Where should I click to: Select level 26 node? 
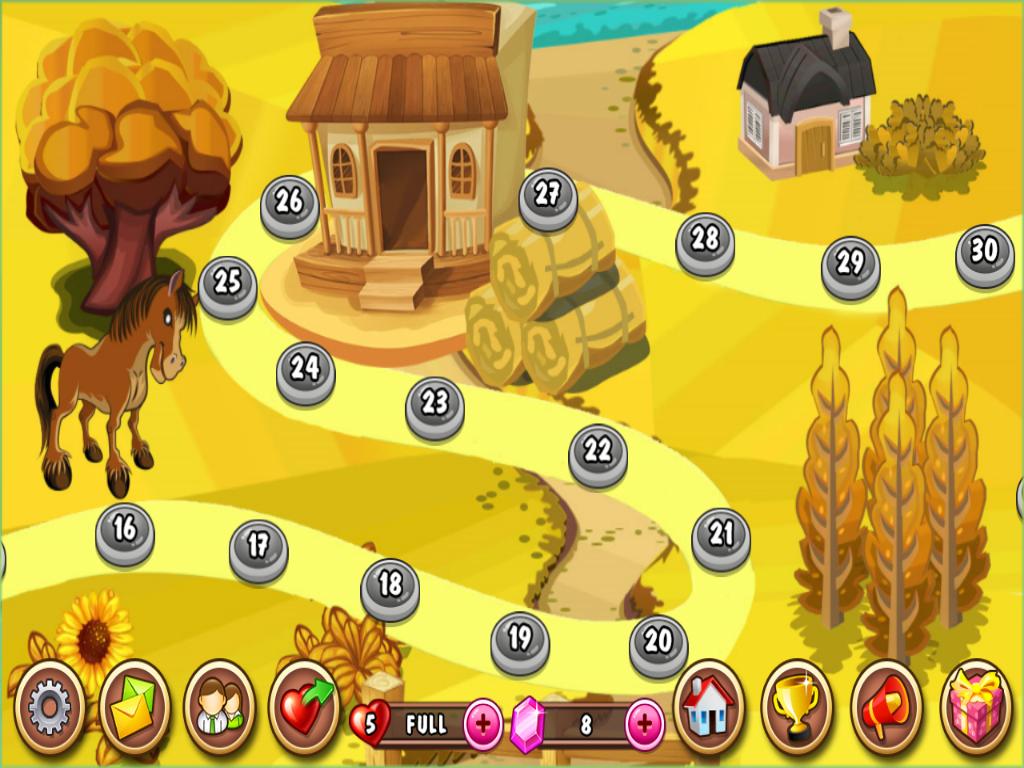pyautogui.click(x=289, y=205)
